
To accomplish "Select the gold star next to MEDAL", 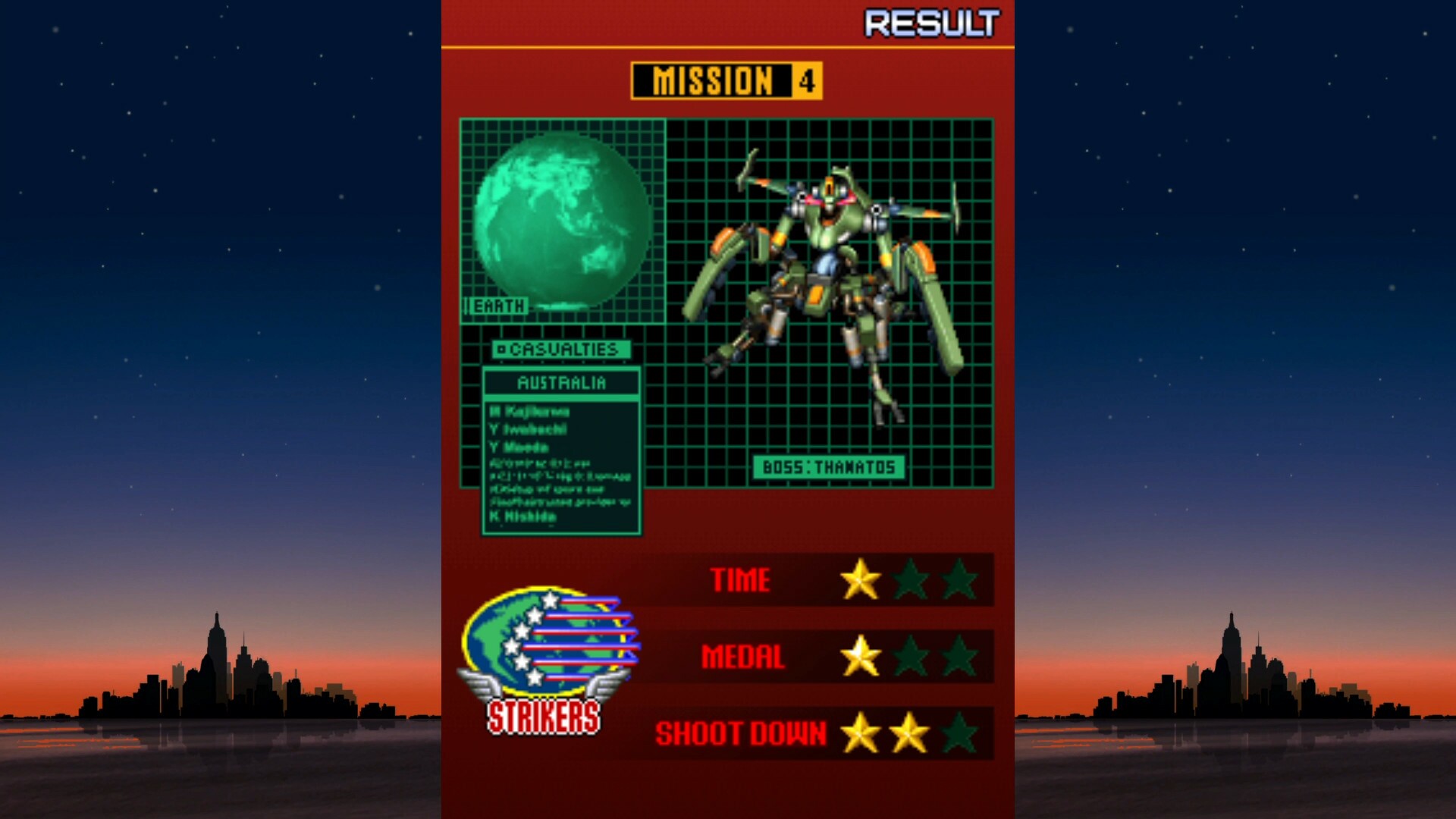I will point(861,657).
